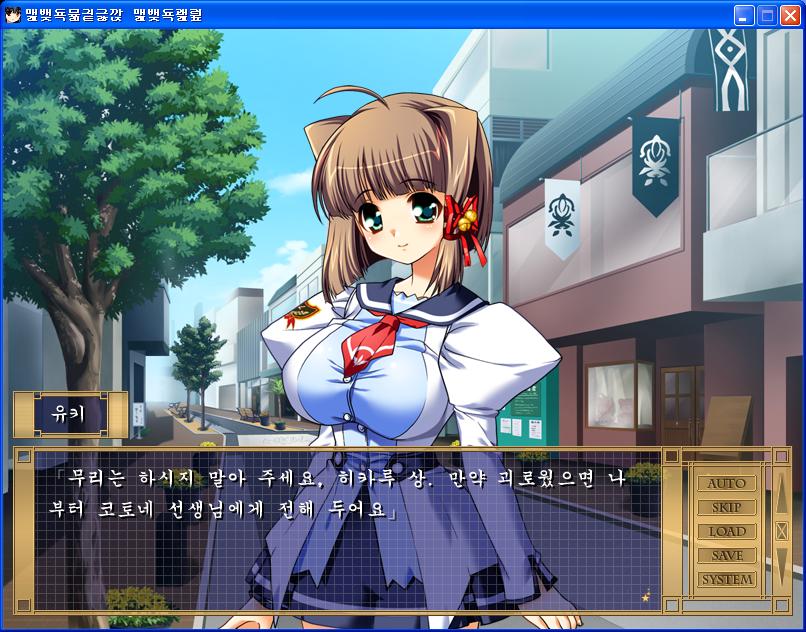Close the game window
The height and width of the screenshot is (632, 806).
(790, 15)
